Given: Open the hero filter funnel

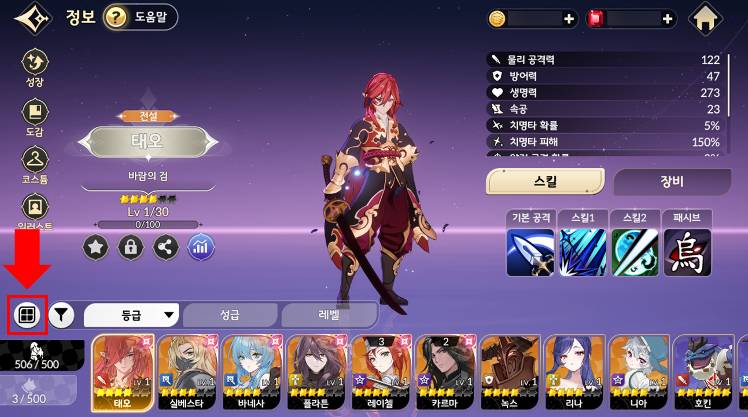Looking at the screenshot, I should point(62,315).
